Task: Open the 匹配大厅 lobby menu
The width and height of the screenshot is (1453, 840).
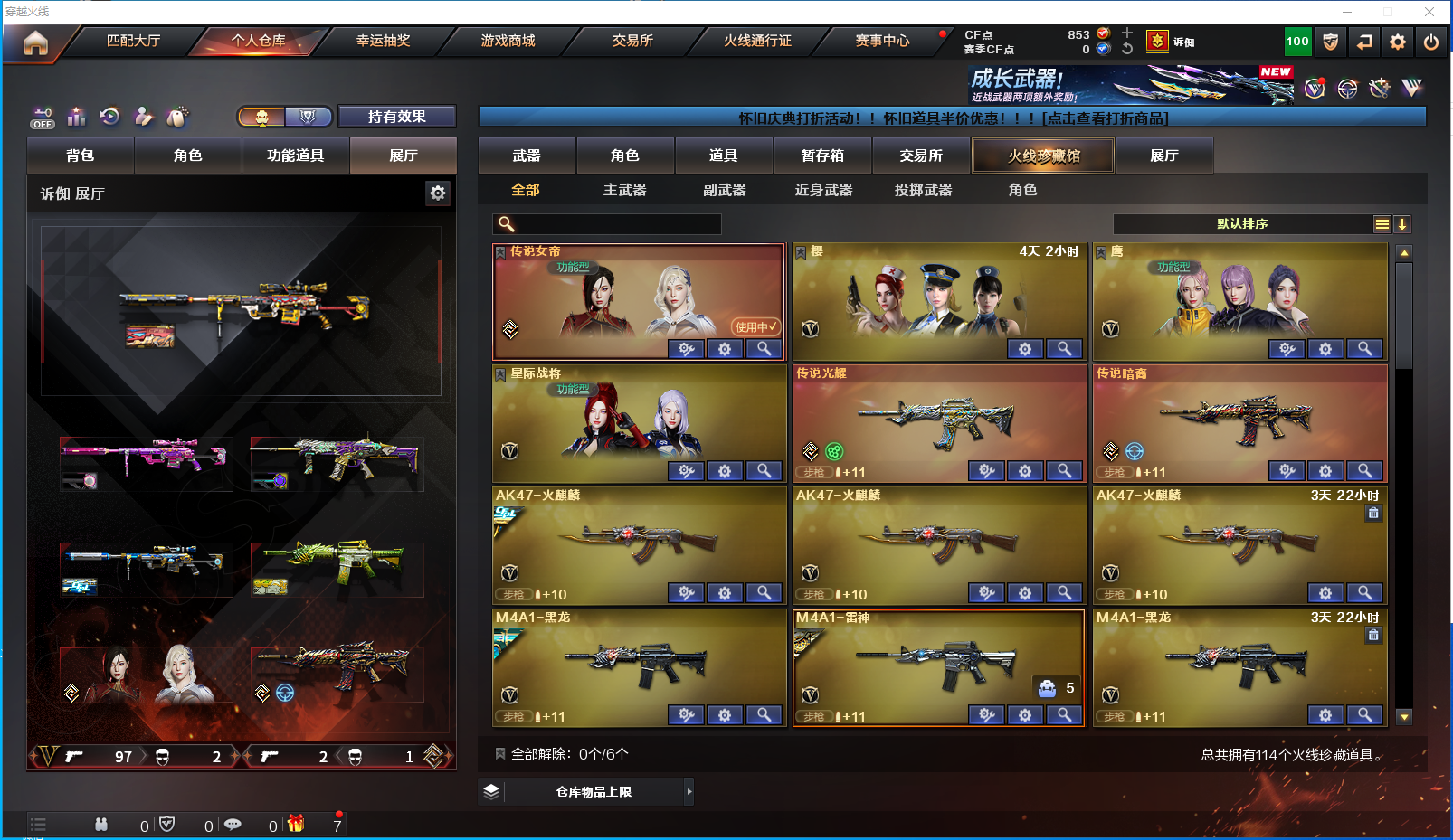Action: click(x=133, y=41)
